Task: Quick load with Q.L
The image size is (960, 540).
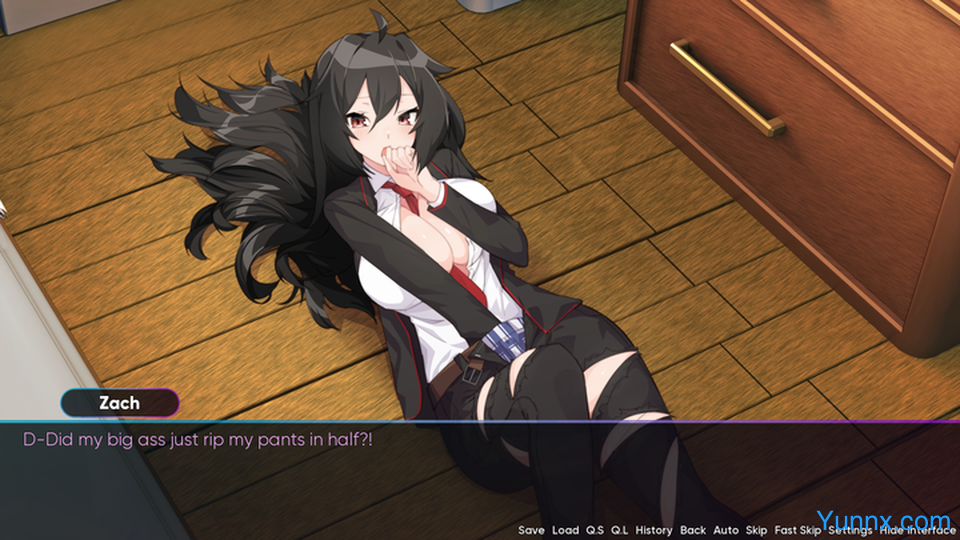Action: (x=620, y=530)
